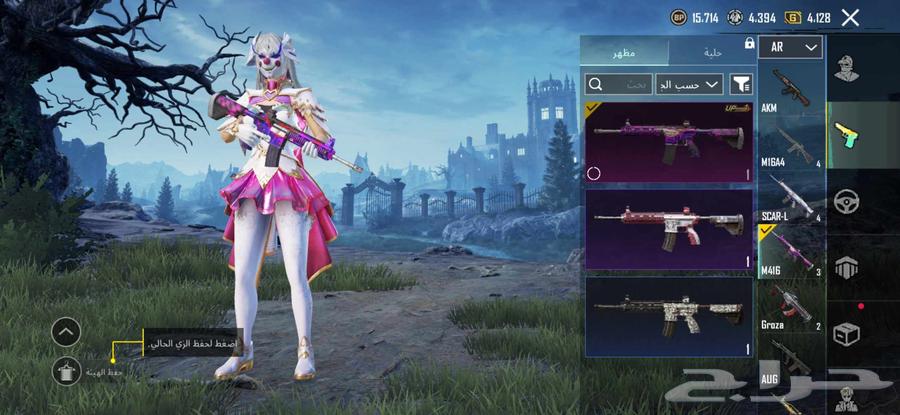900x415 pixels.
Task: Expand the round up-arrow button
Action: 66,331
